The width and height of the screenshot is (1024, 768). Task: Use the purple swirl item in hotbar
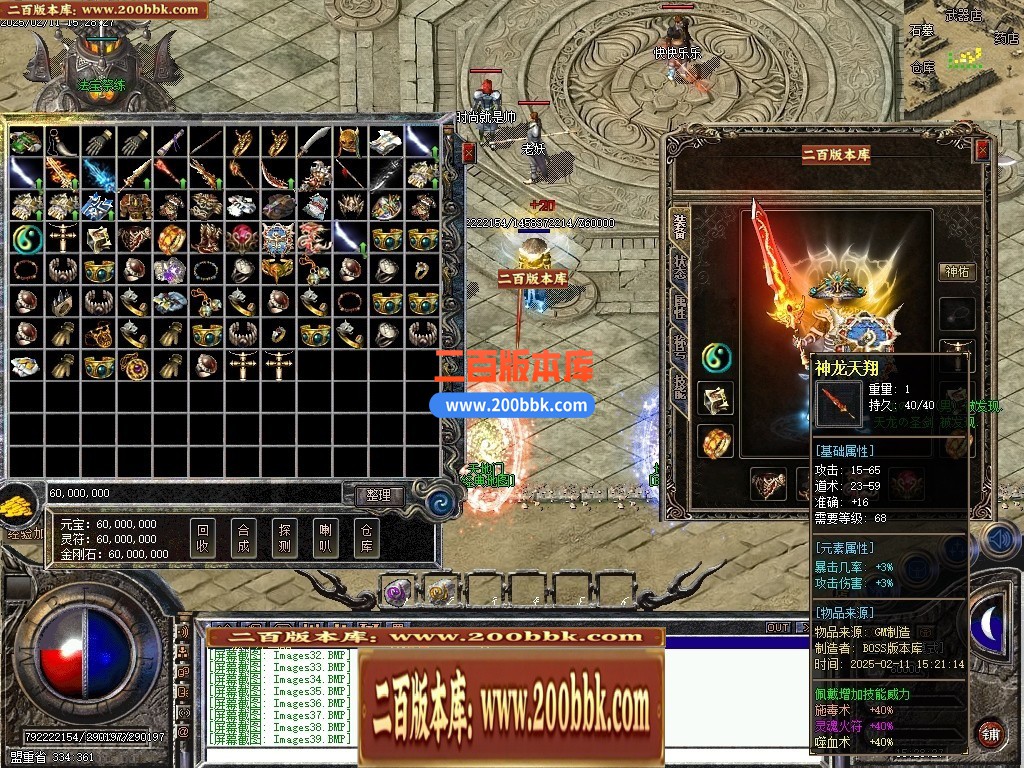tap(396, 592)
